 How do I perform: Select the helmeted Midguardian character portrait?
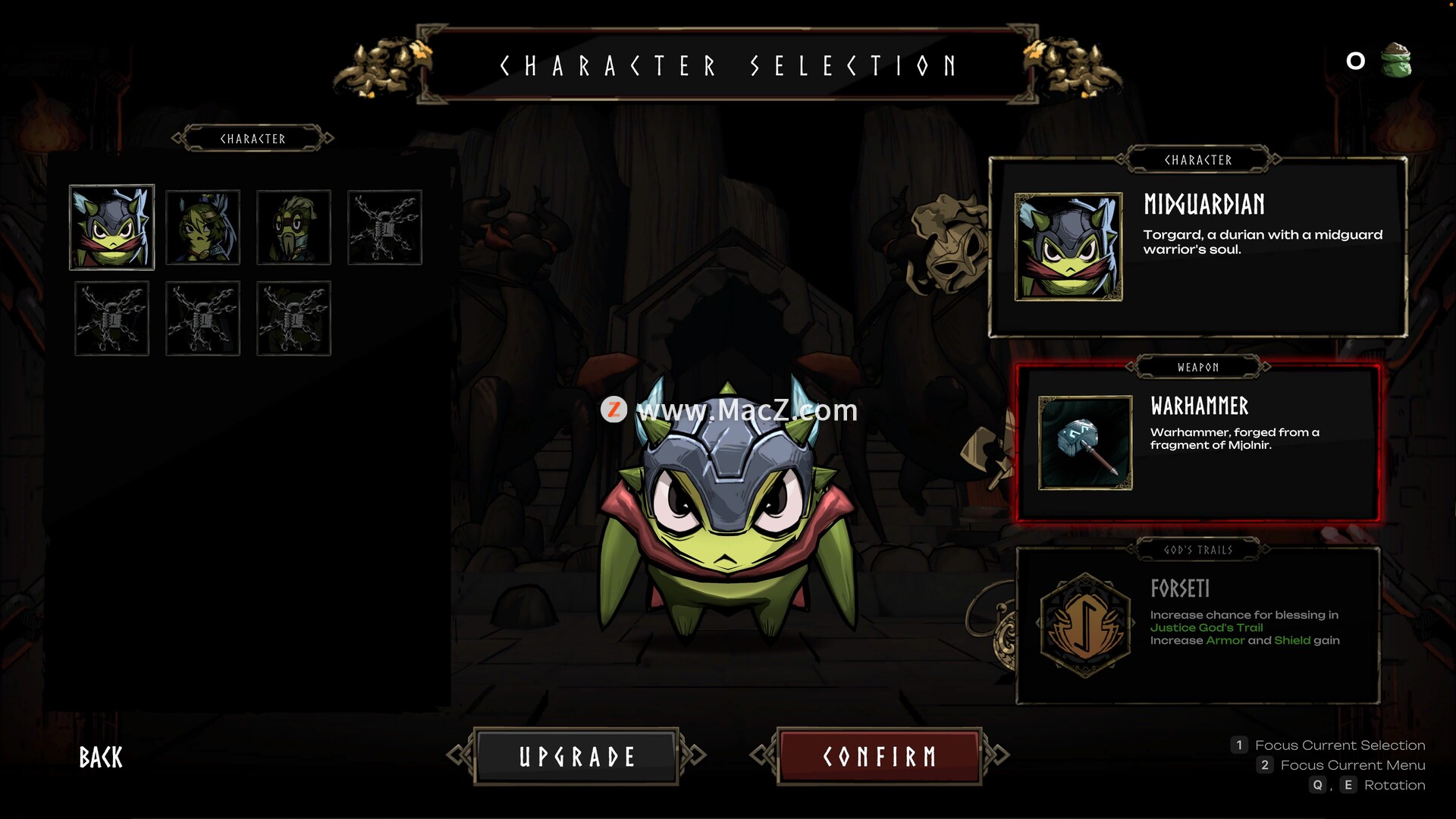tap(111, 227)
